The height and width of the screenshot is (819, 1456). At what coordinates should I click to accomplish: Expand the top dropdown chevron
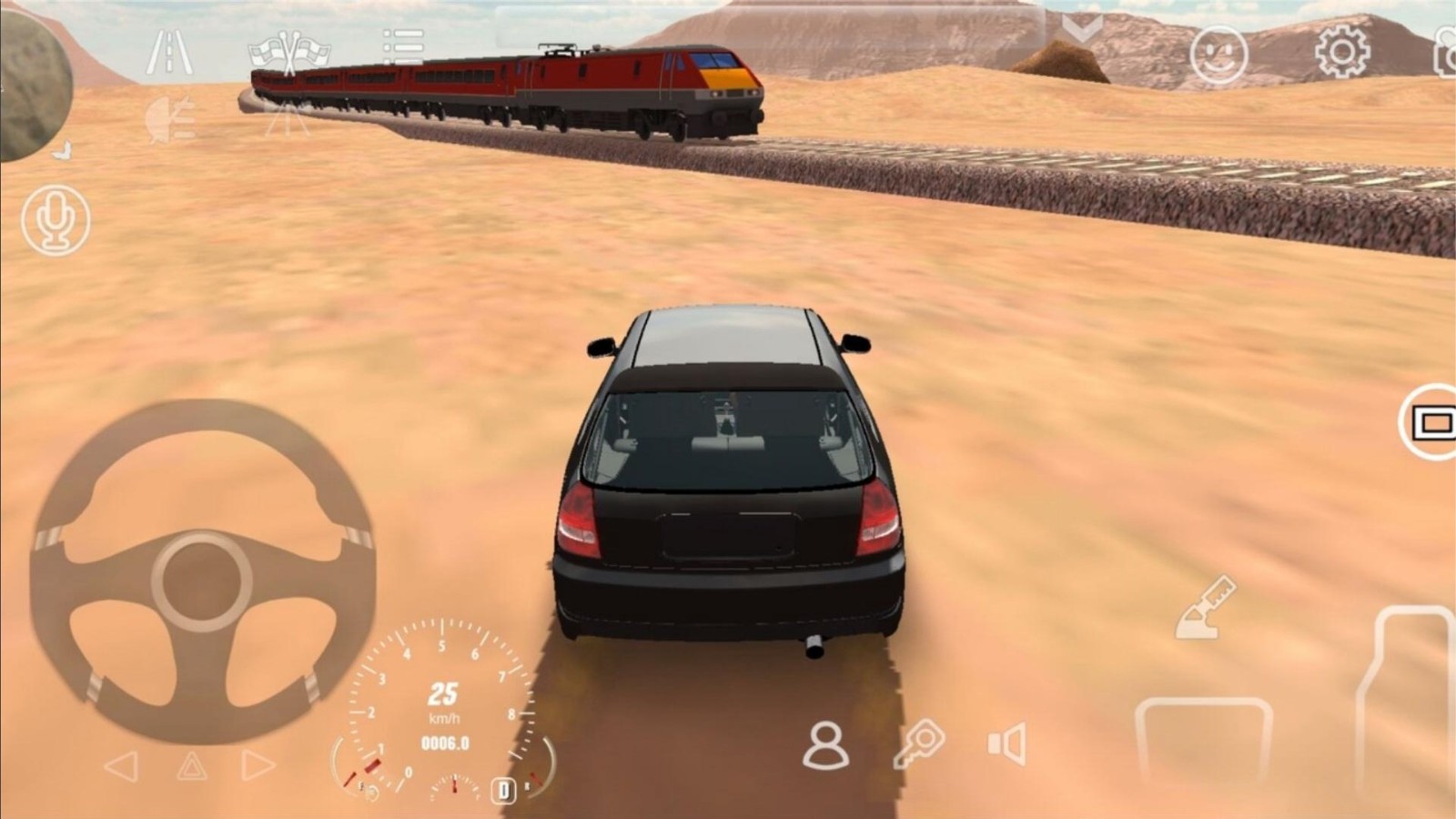point(1082,30)
